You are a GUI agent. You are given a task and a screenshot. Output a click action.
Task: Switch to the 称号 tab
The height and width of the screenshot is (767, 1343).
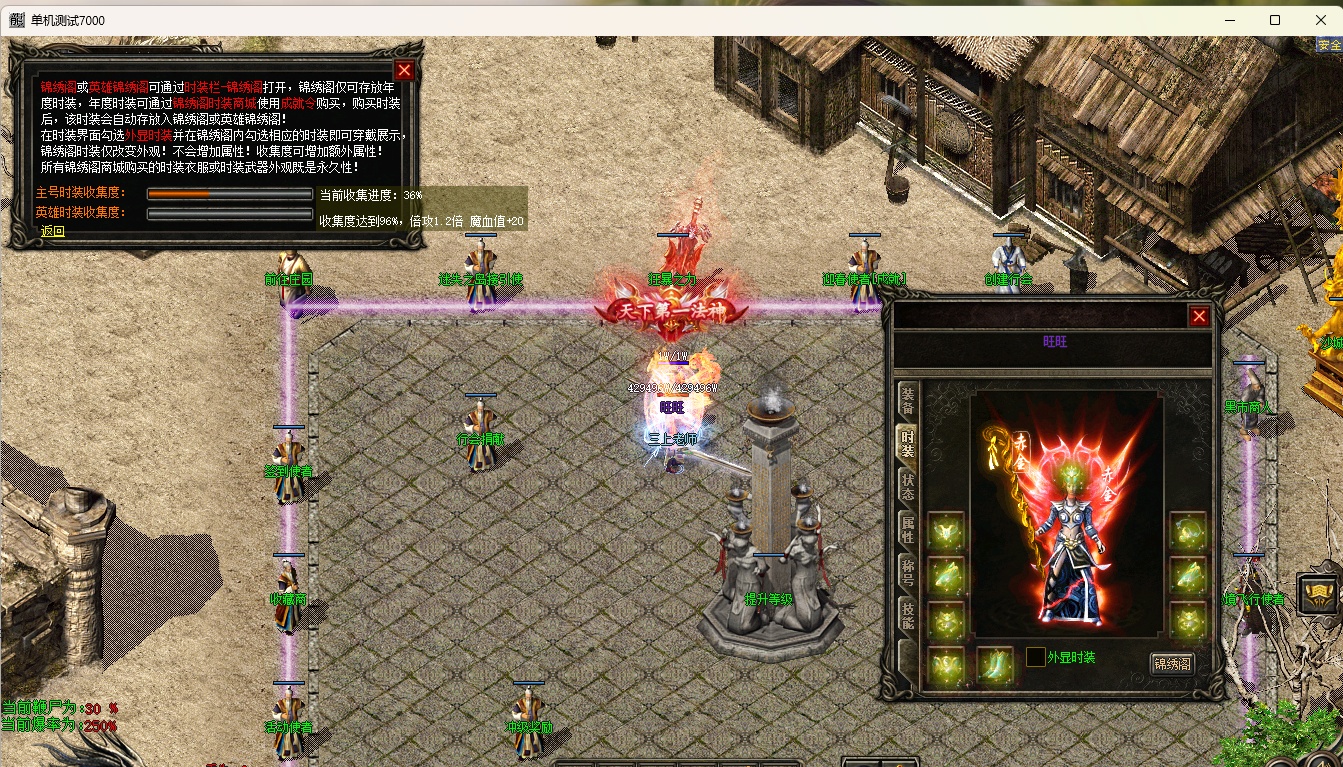click(x=907, y=573)
